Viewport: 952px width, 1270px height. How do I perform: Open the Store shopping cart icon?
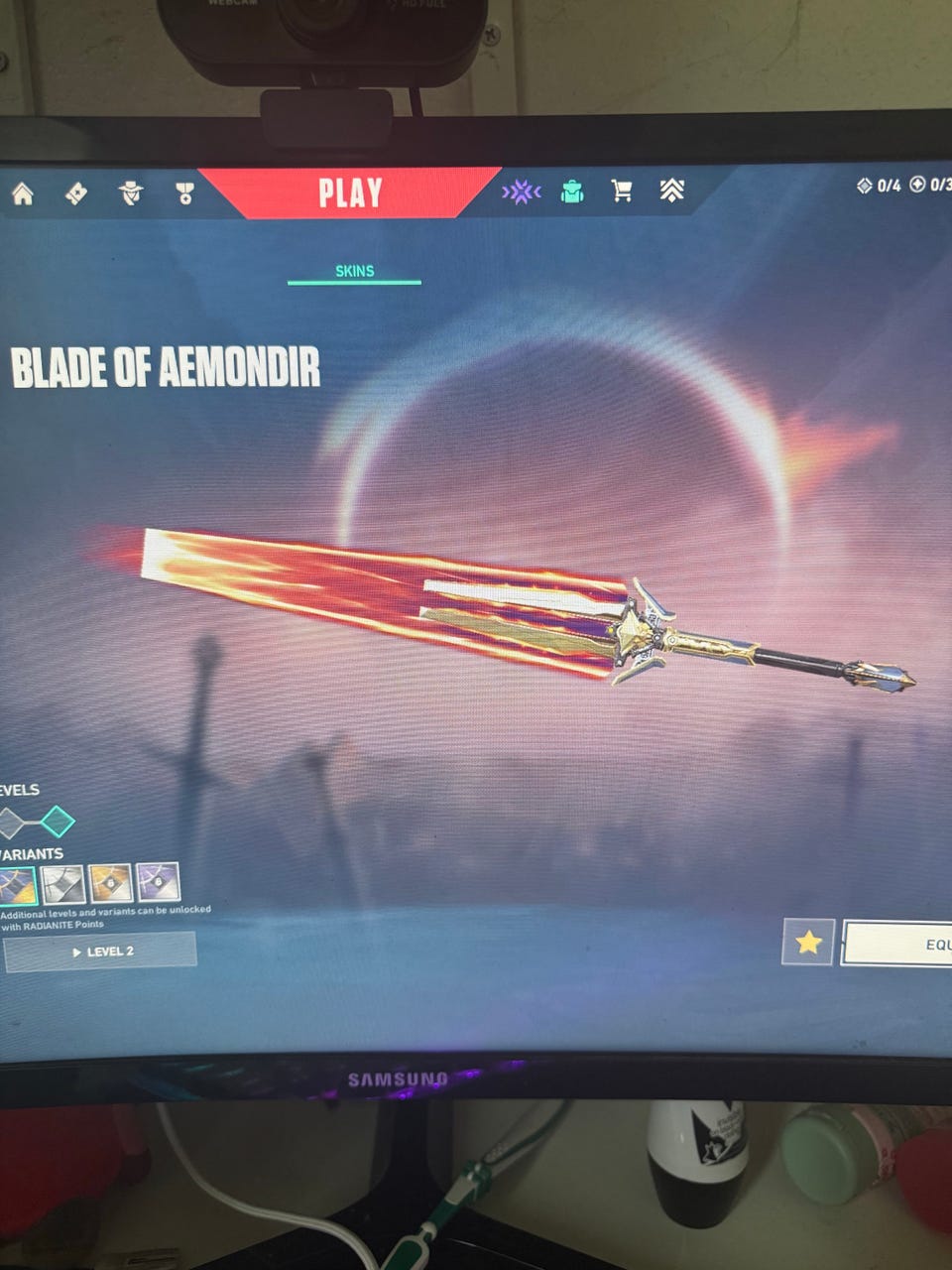pyautogui.click(x=622, y=190)
